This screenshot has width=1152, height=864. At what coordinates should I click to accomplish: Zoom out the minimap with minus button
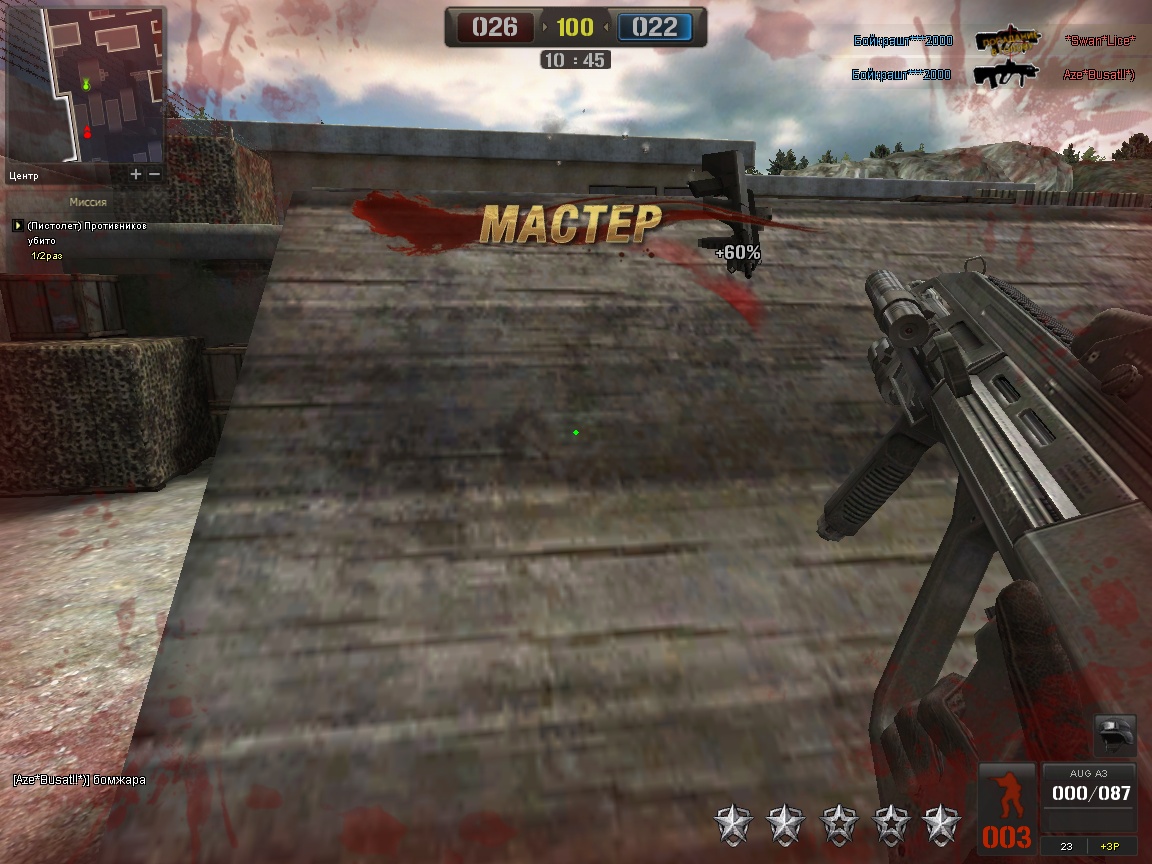(x=154, y=174)
